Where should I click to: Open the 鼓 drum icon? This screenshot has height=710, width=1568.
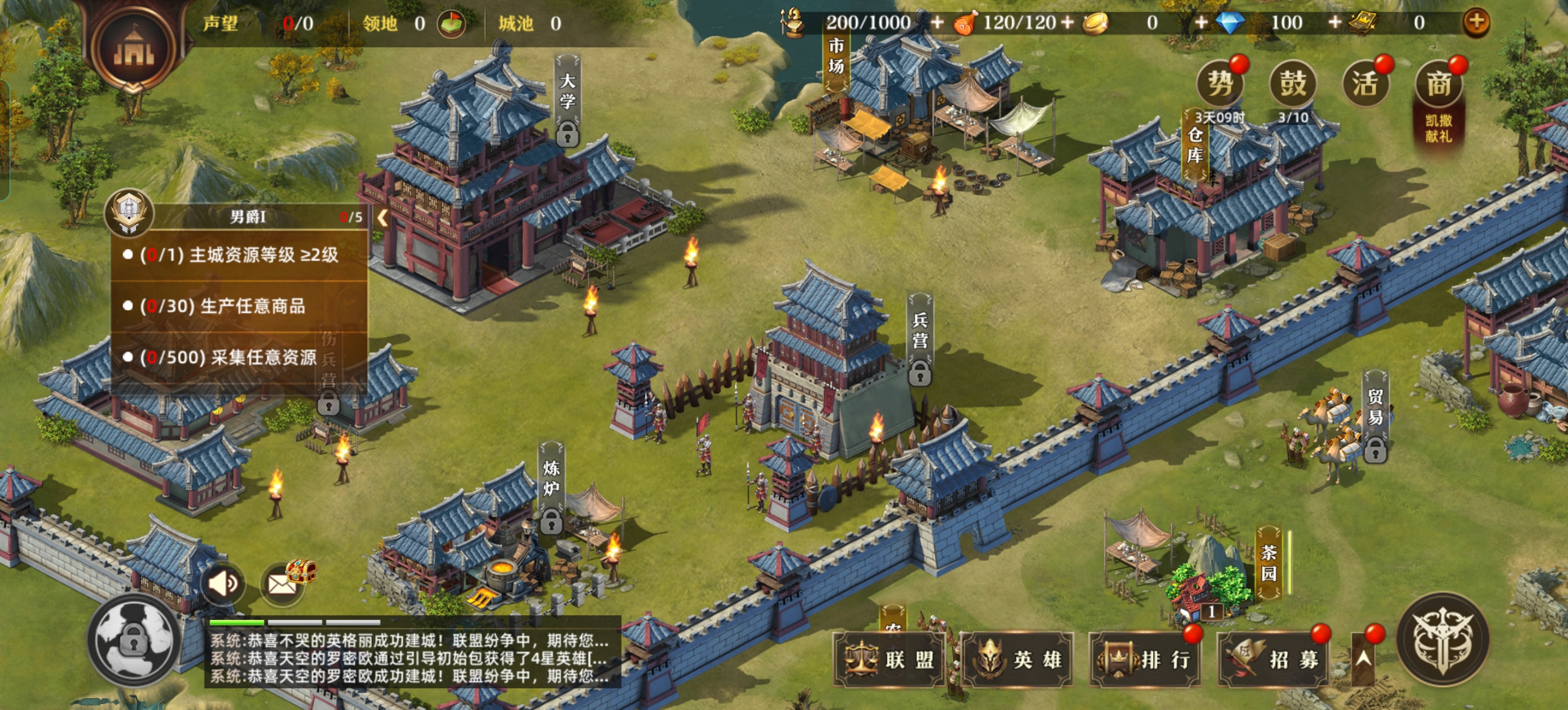1293,83
